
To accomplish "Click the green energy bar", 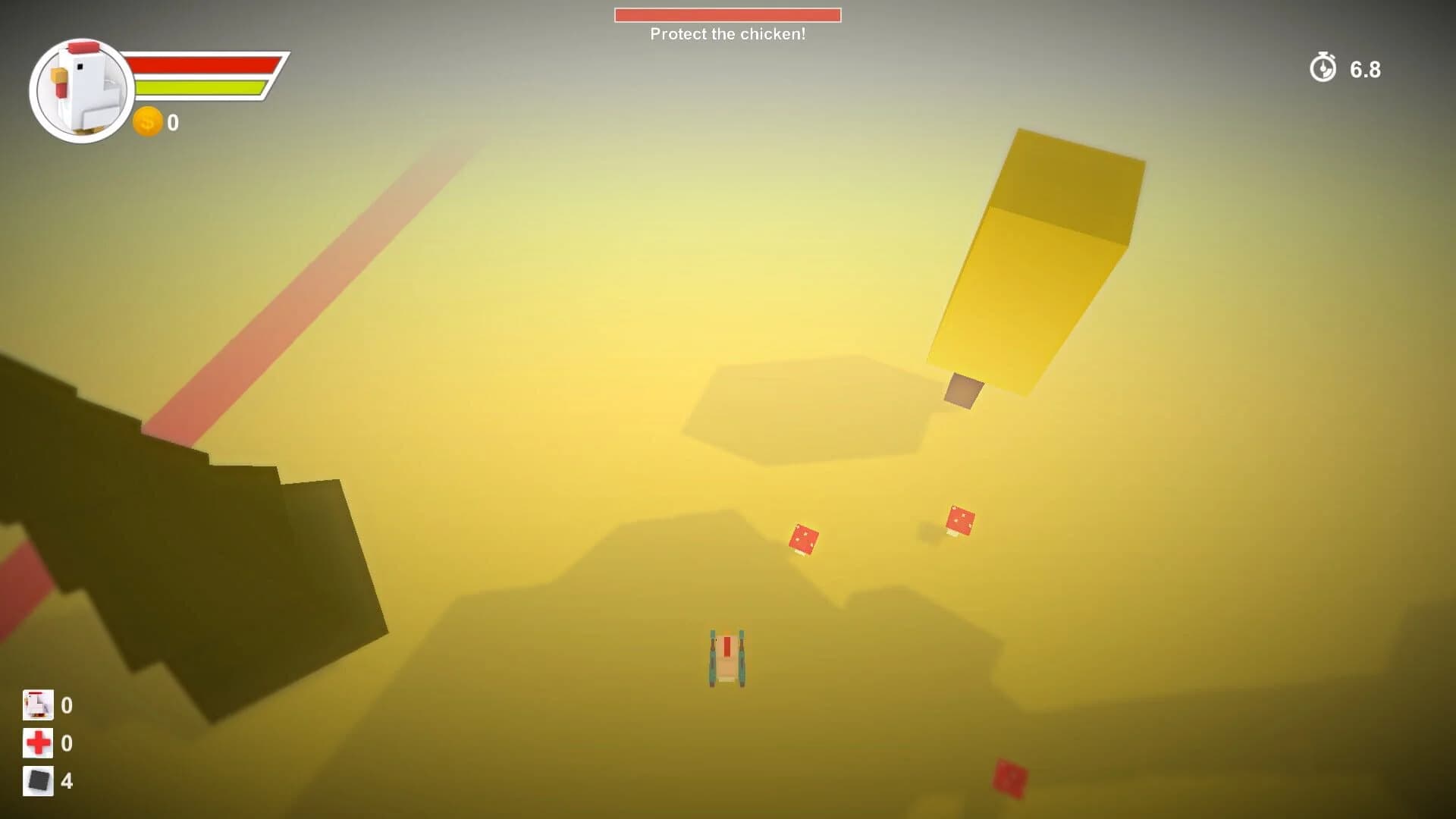I will tap(205, 89).
